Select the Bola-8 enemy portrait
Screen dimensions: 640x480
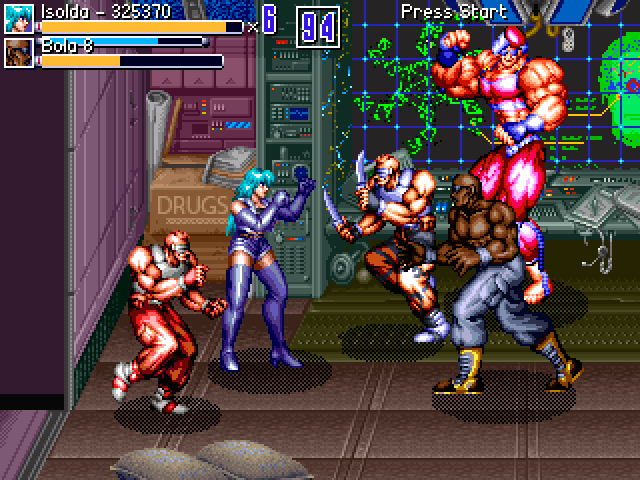(19, 53)
